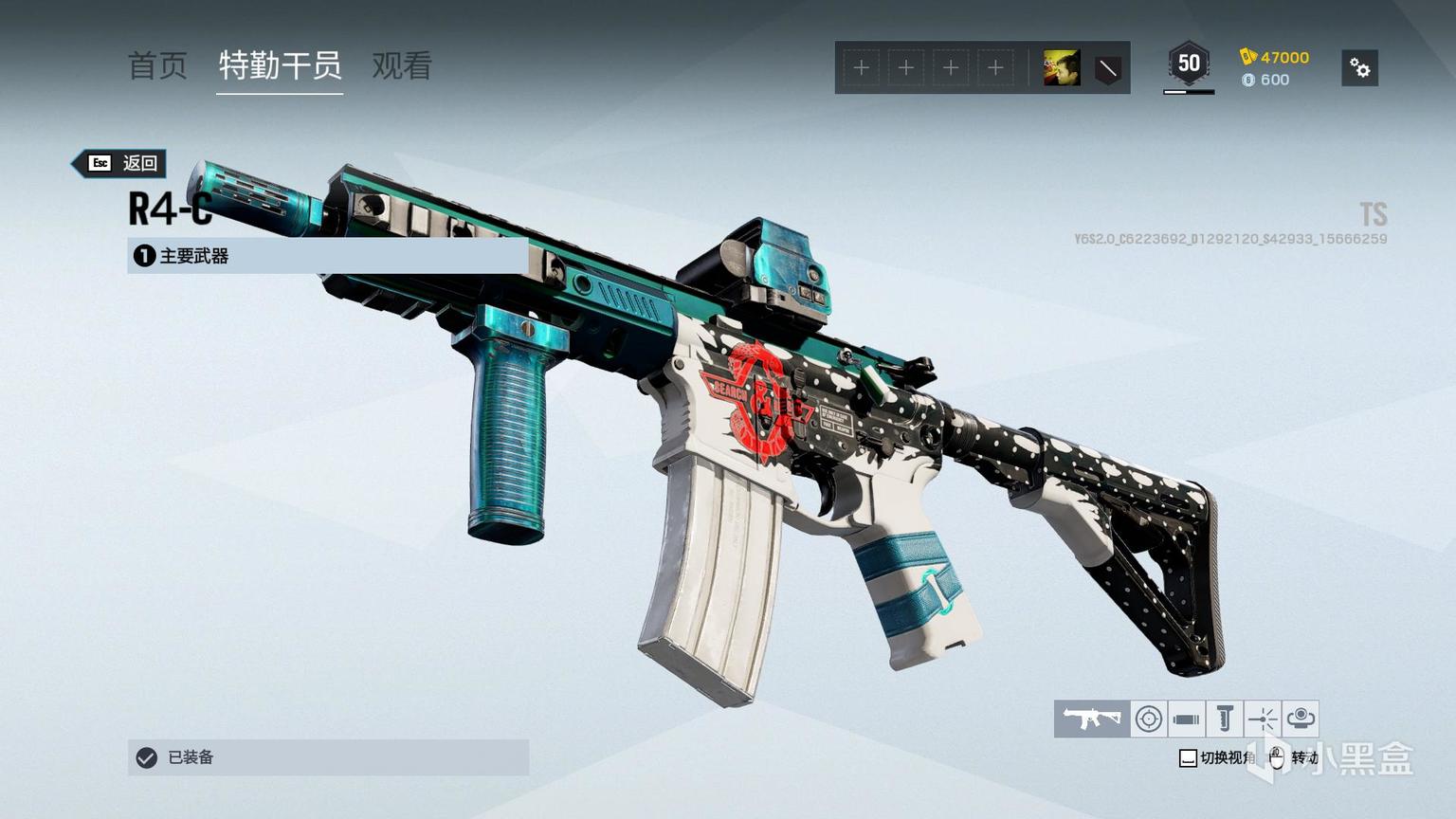Pick the laser under-barrel attachment icon
This screenshot has width=1456, height=819.
(x=1263, y=719)
